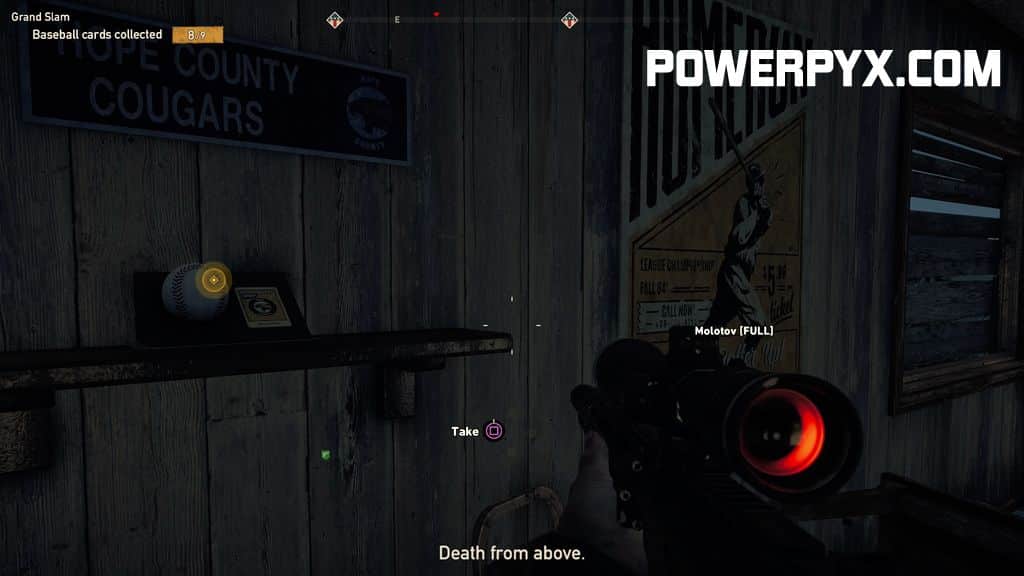This screenshot has width=1024, height=576.
Task: Select the Grand Slam objective tracker
Action: point(32,17)
